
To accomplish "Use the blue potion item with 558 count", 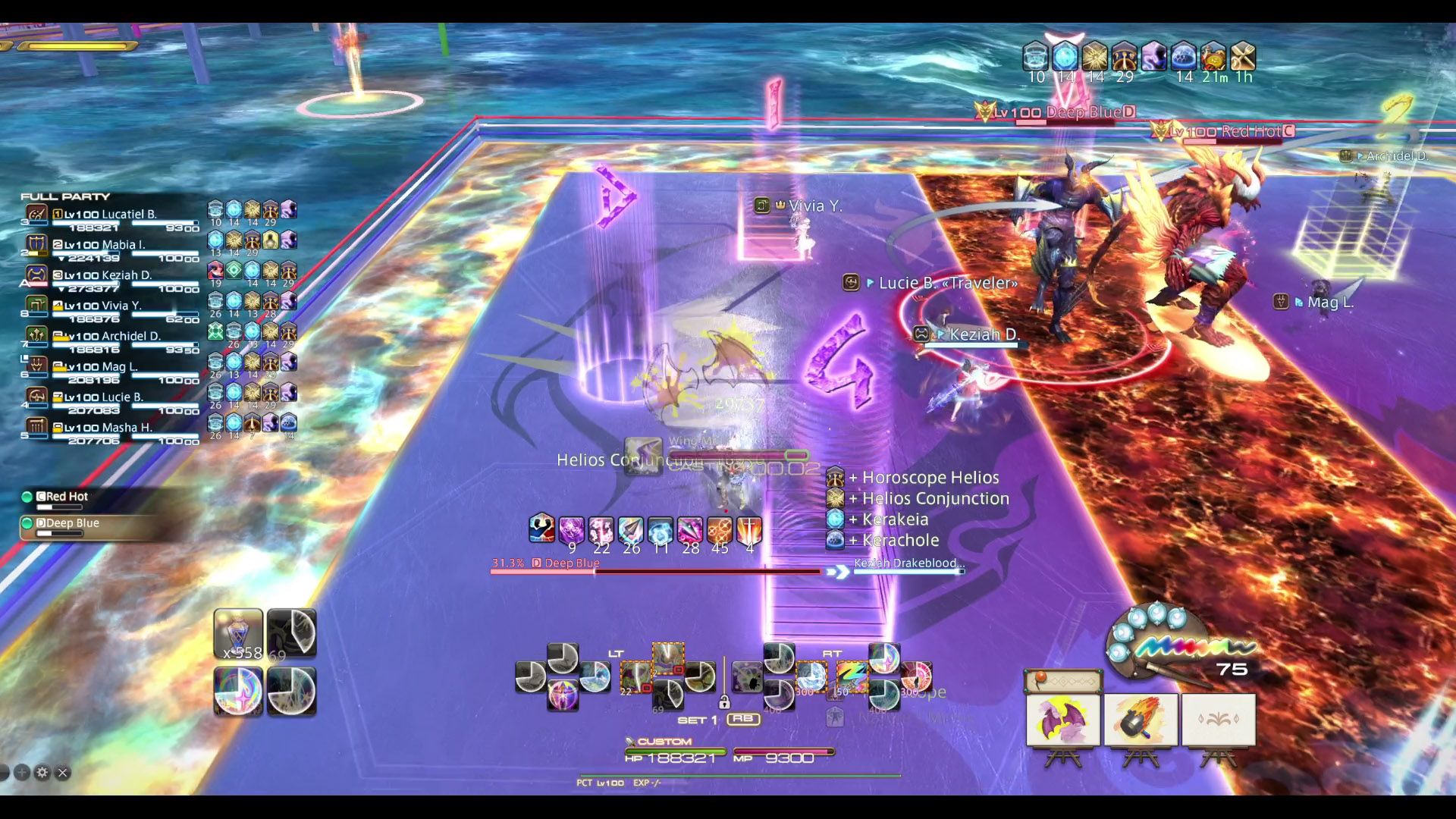I will 238,634.
